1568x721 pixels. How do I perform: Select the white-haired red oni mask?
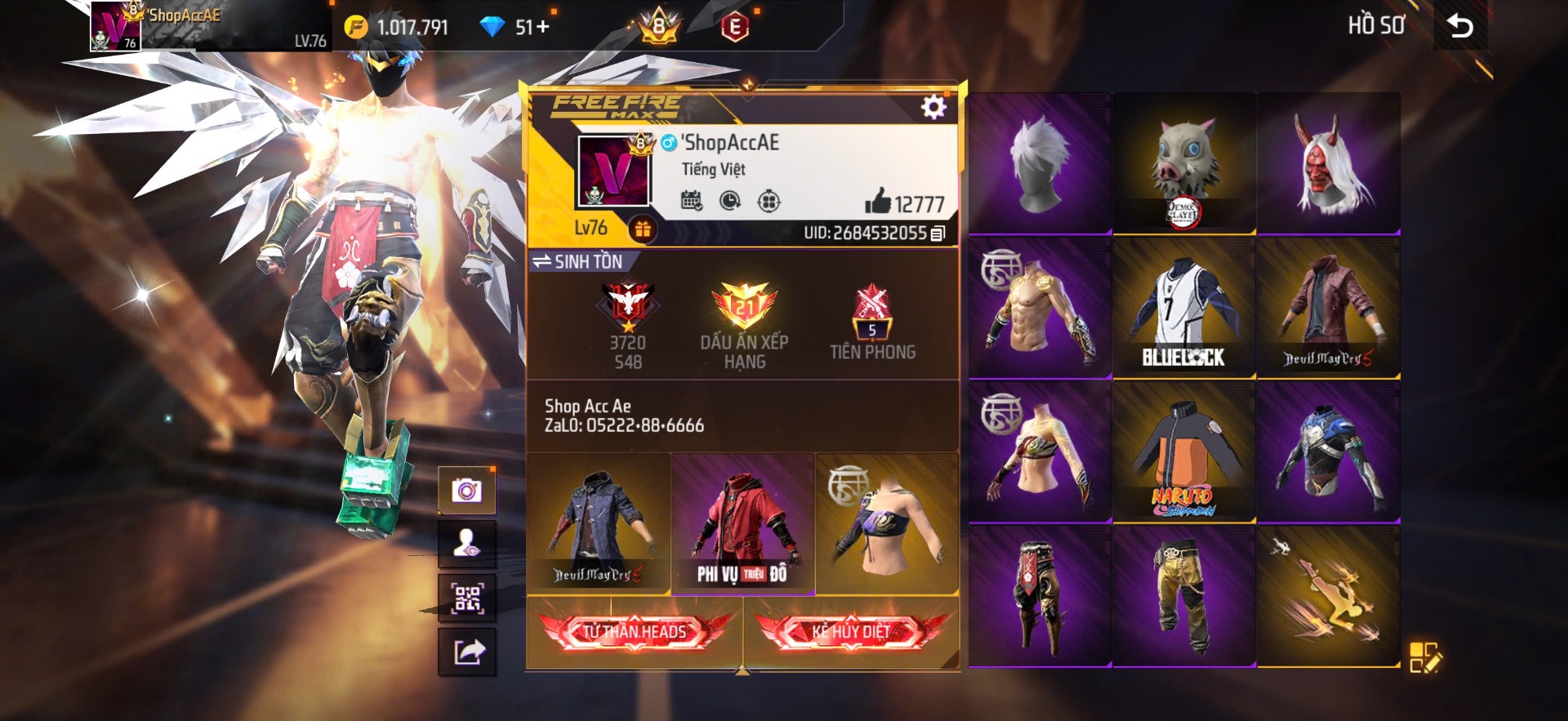tap(1328, 163)
